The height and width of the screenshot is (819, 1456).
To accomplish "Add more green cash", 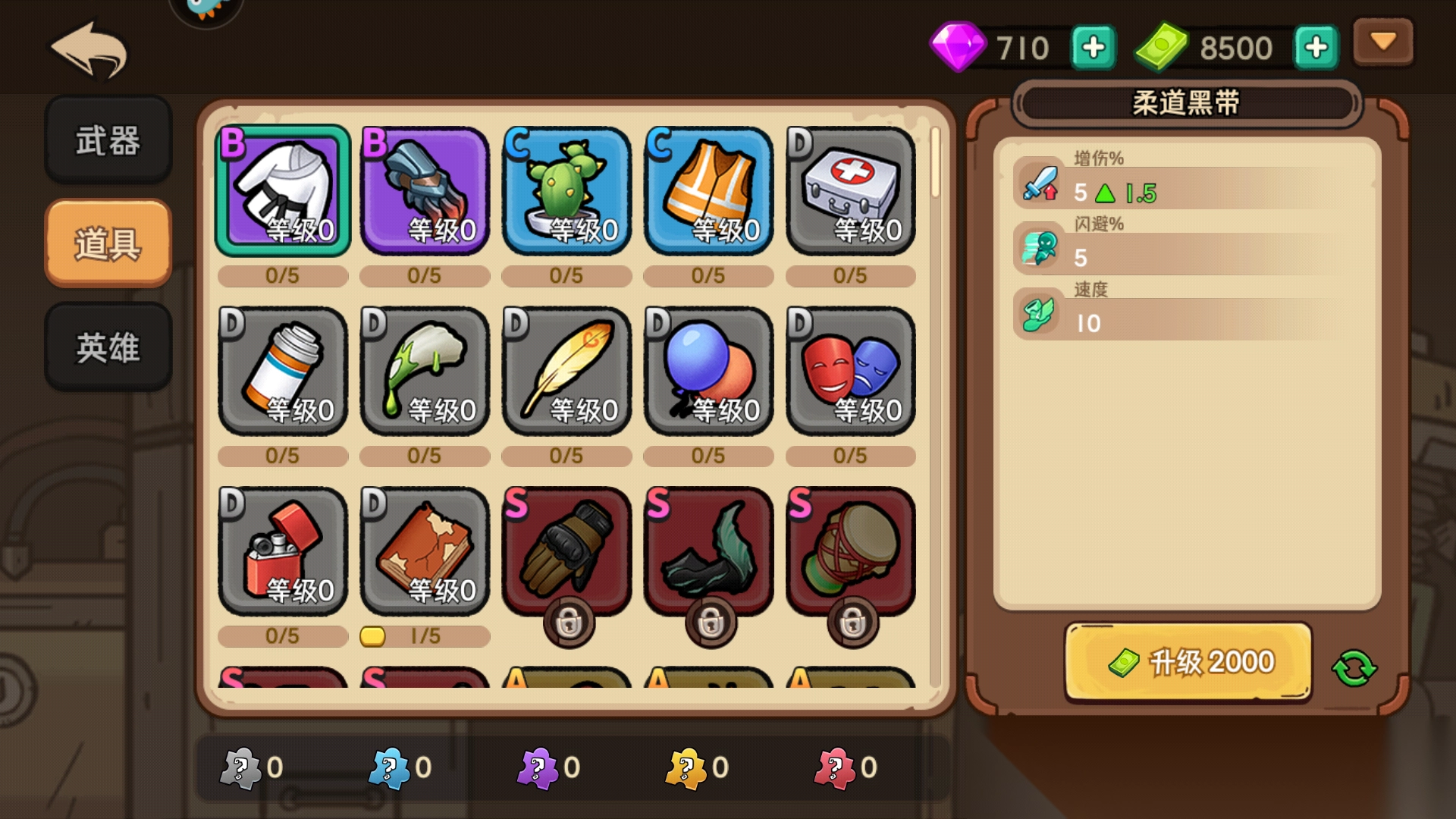I will [1316, 48].
